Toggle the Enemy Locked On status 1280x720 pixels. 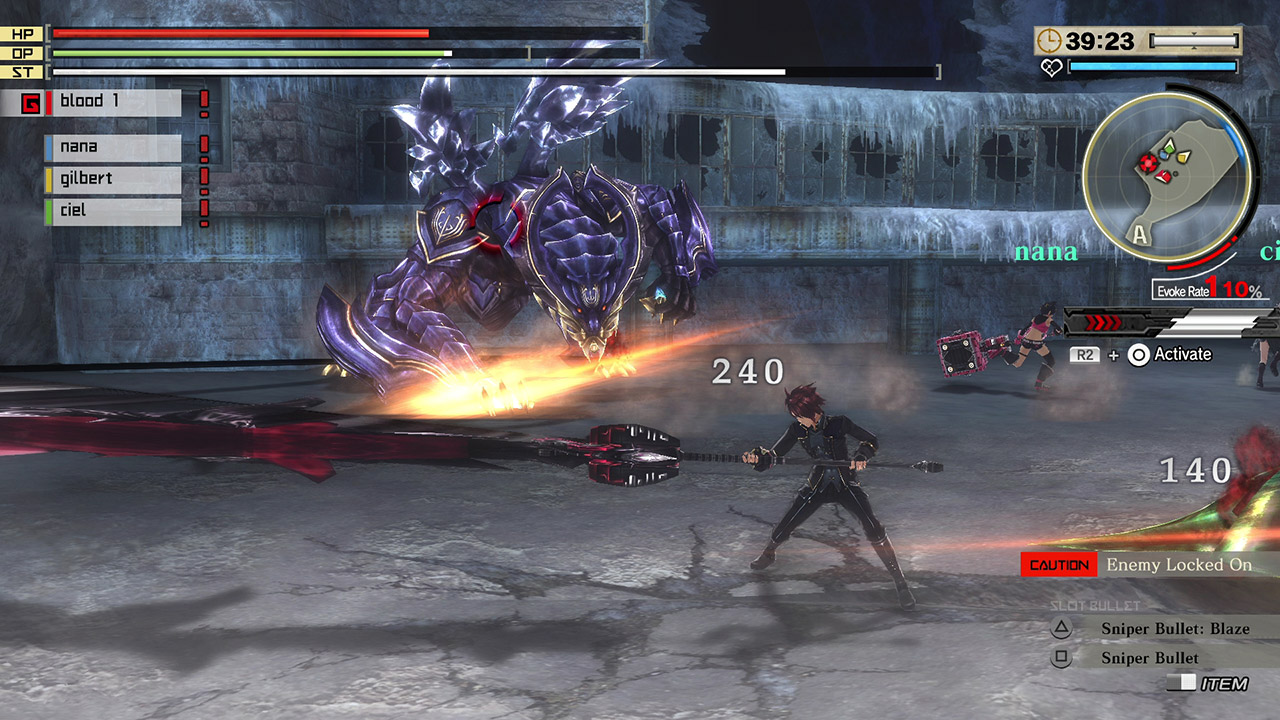point(1180,564)
